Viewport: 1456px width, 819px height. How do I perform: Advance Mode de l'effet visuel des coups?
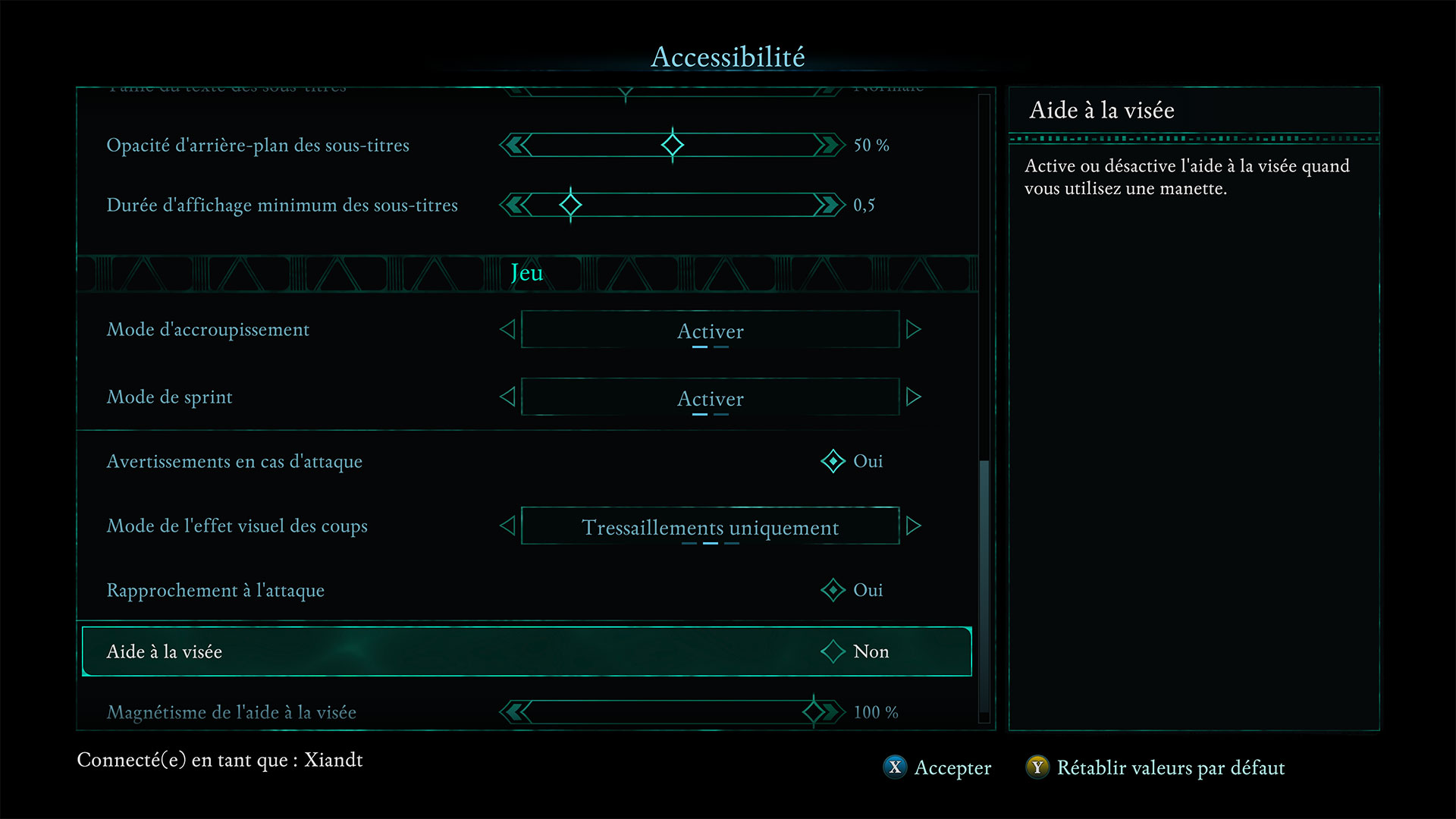914,526
